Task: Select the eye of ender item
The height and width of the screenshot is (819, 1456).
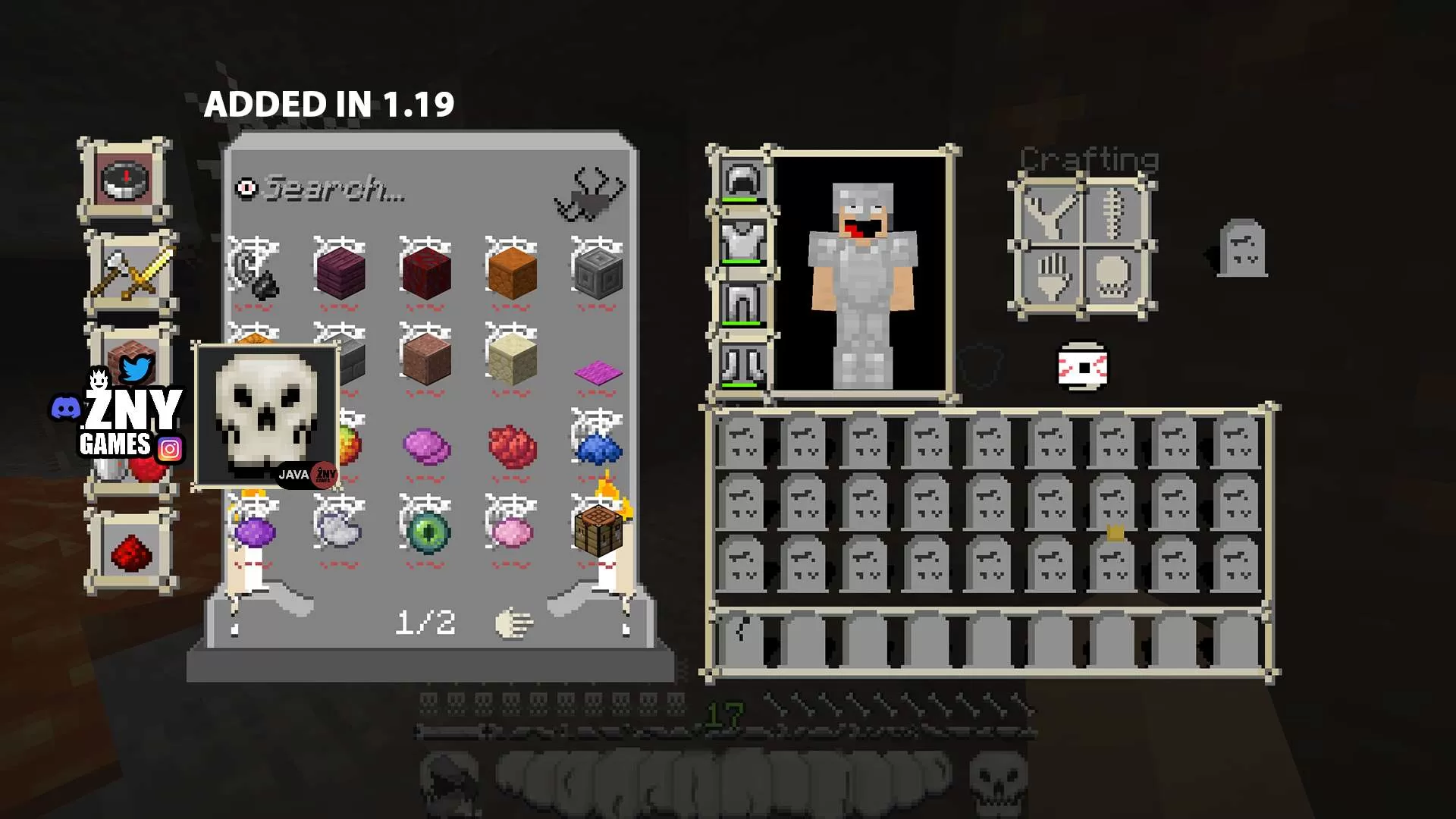Action: 428,533
